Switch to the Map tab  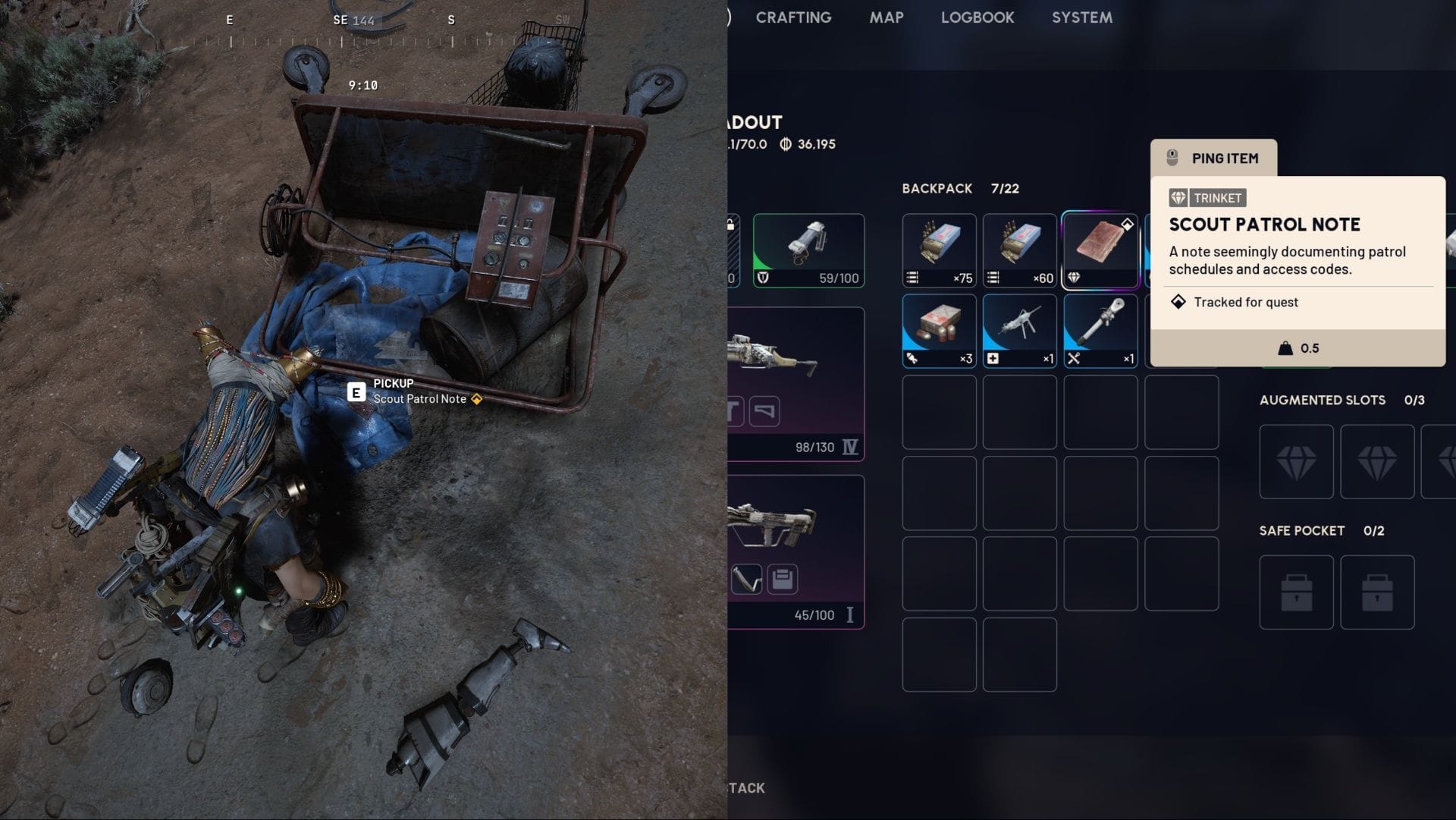click(x=886, y=17)
